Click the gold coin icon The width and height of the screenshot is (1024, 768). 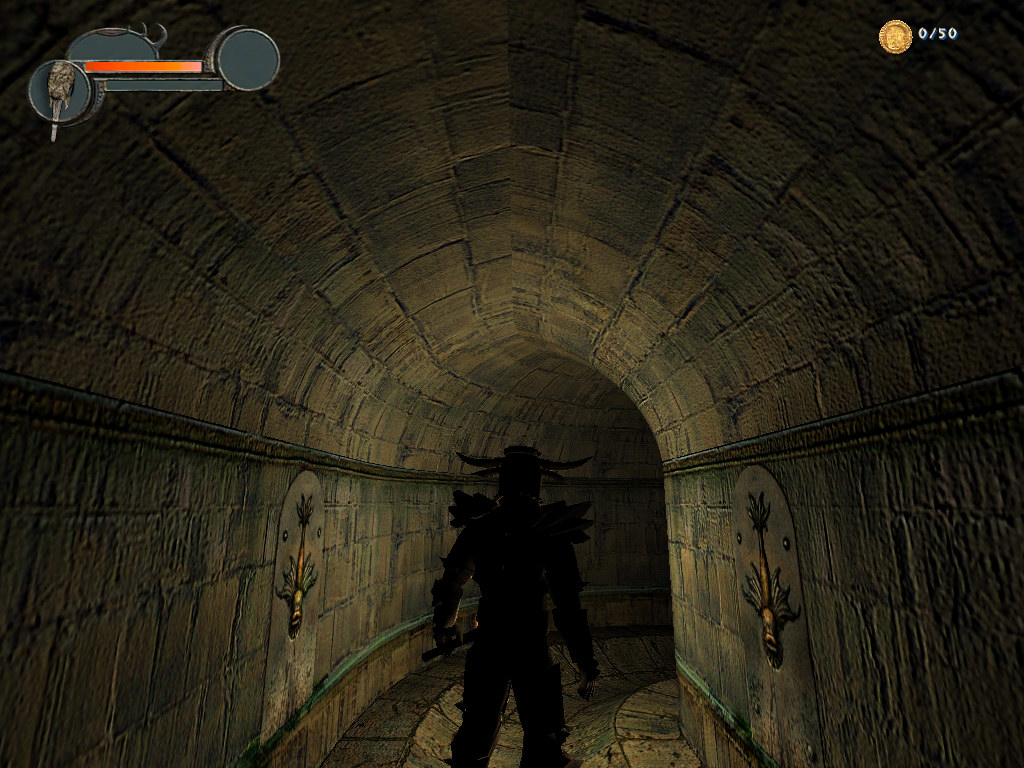click(x=895, y=36)
